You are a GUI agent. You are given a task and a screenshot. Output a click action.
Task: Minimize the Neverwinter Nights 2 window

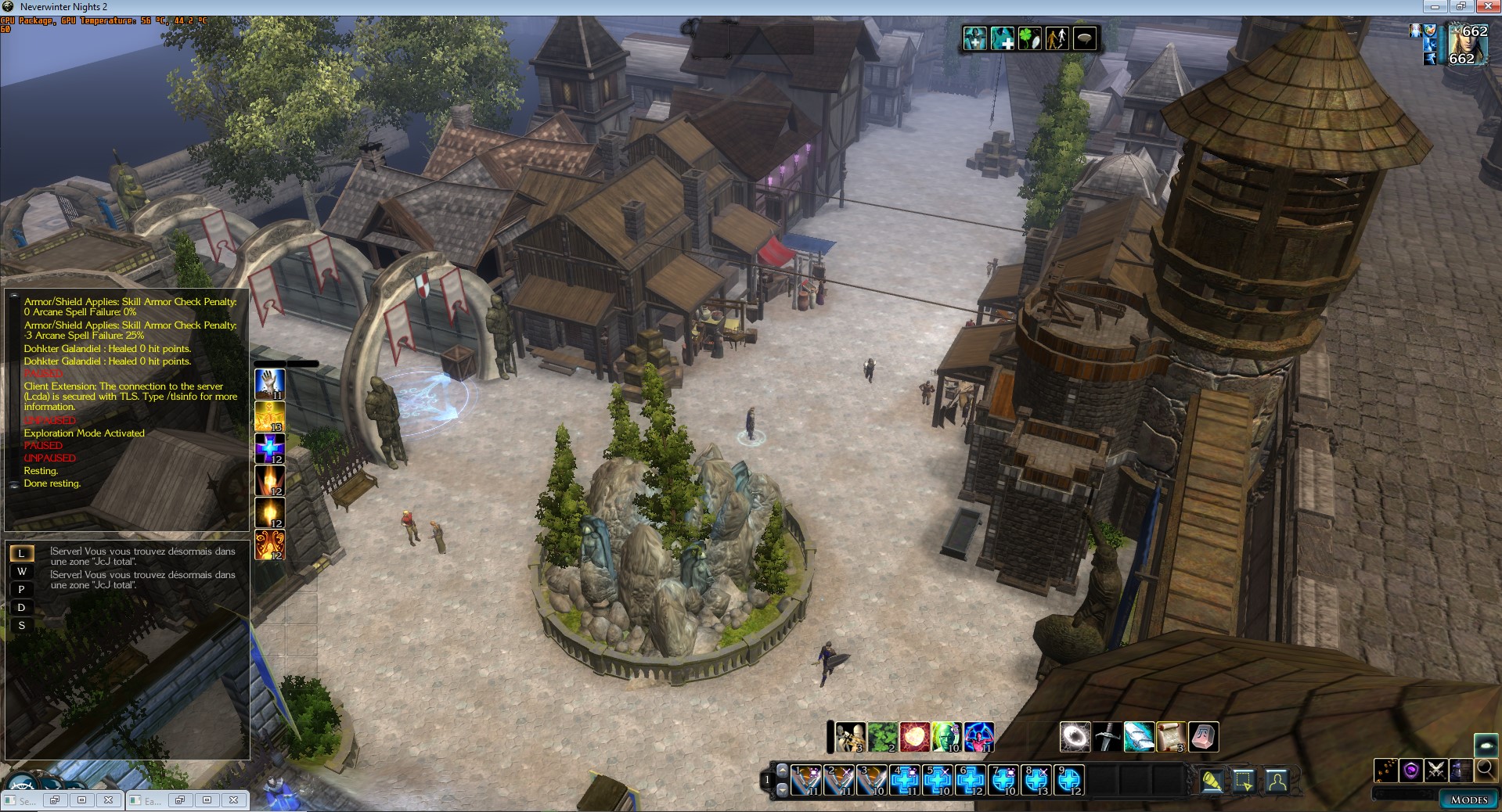click(1435, 7)
